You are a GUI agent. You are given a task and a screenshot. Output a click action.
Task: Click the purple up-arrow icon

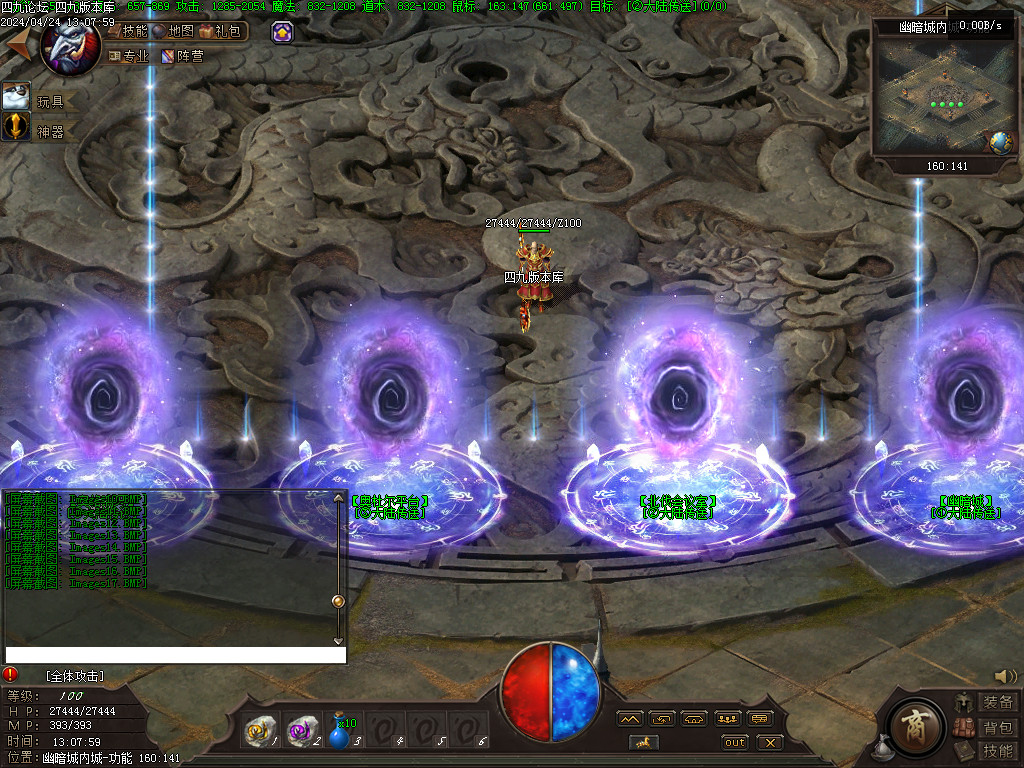pyautogui.click(x=283, y=32)
